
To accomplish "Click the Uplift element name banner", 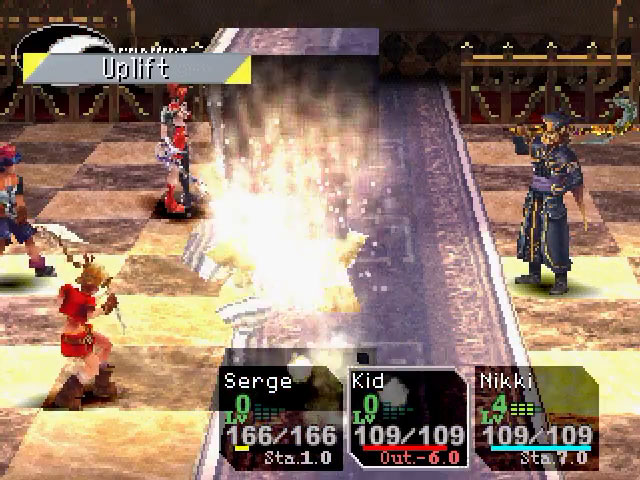I will click(137, 70).
